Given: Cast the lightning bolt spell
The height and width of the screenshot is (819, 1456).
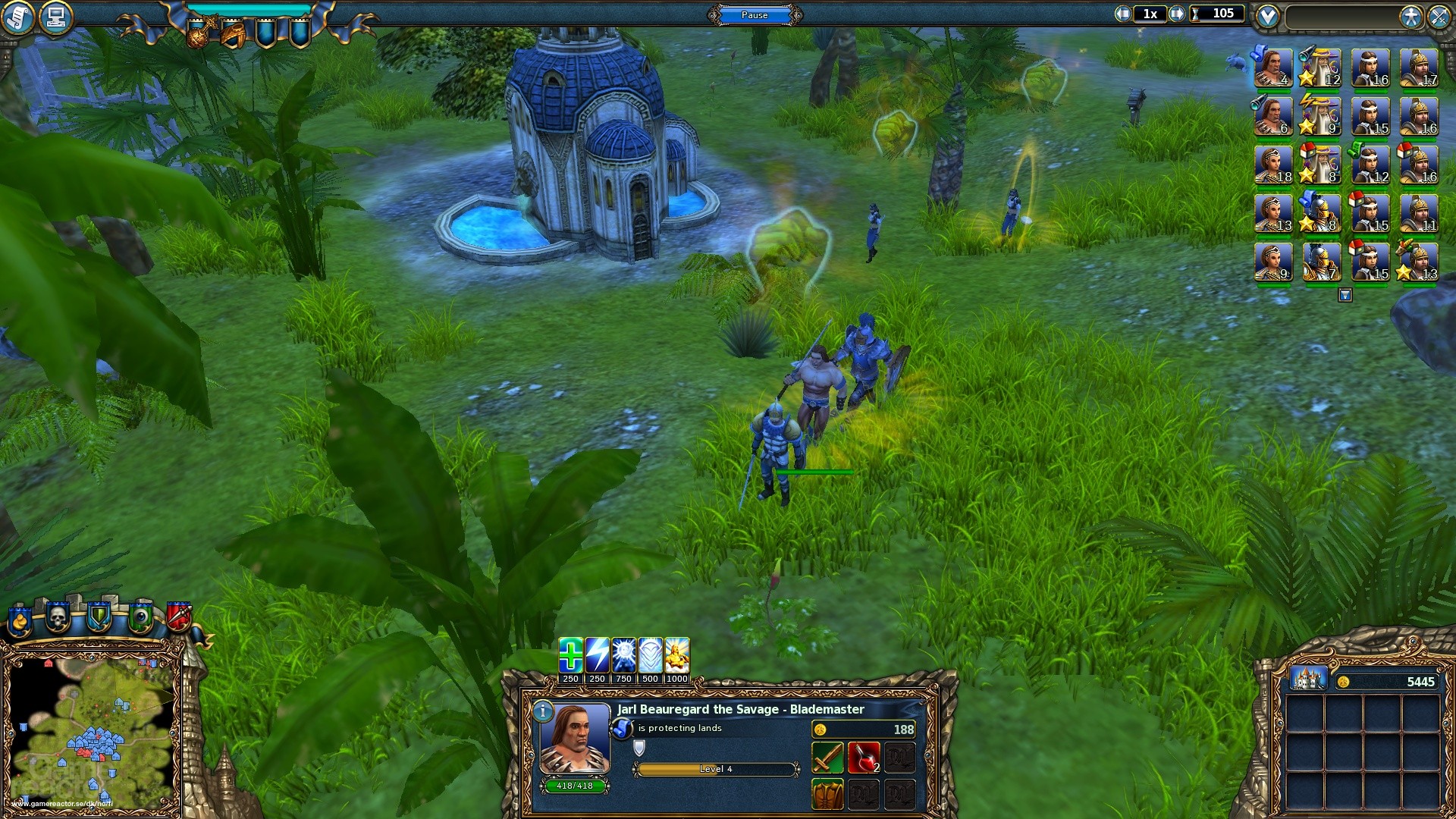Looking at the screenshot, I should pyautogui.click(x=596, y=655).
